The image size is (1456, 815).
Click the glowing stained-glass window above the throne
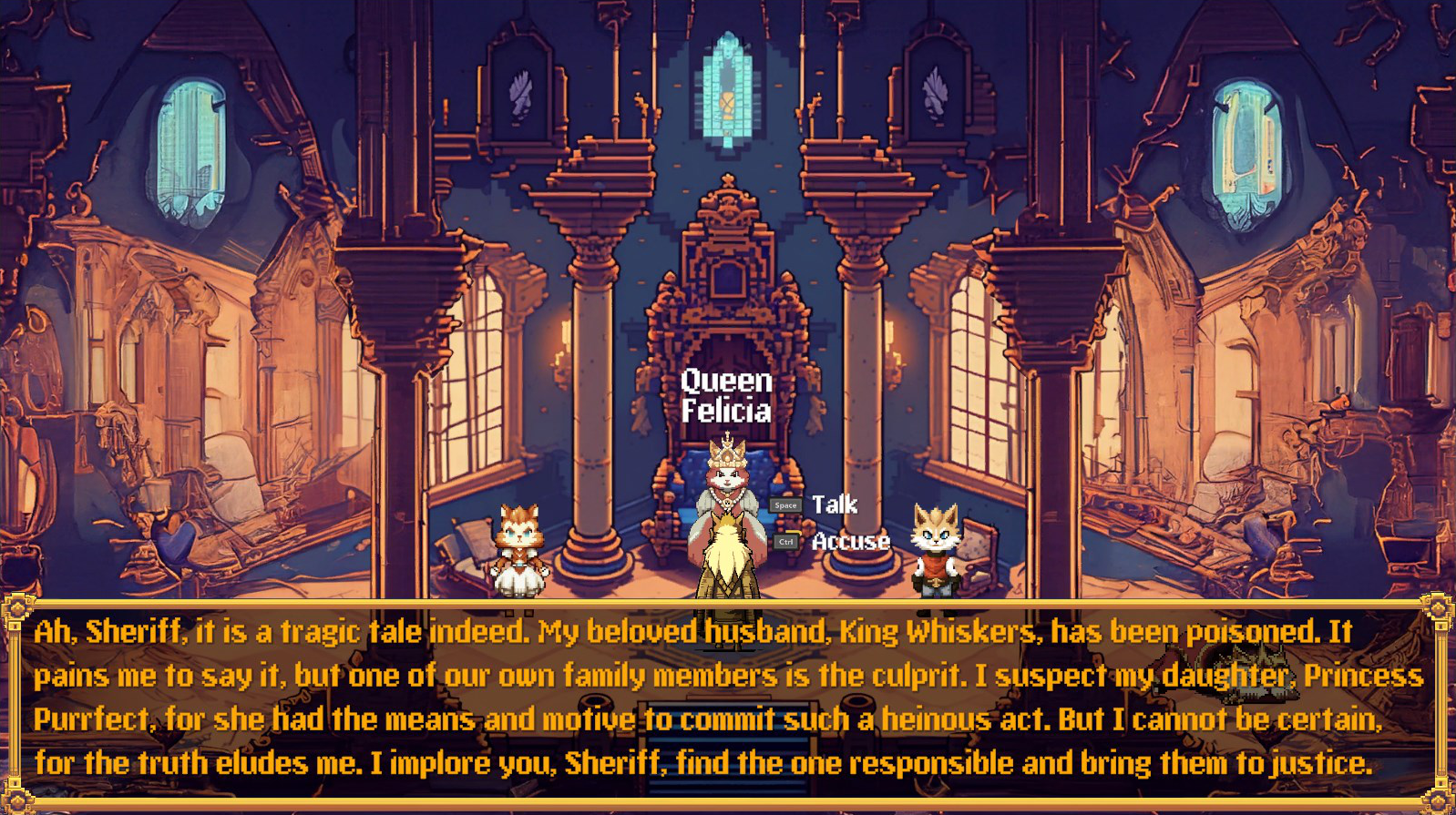click(x=726, y=91)
